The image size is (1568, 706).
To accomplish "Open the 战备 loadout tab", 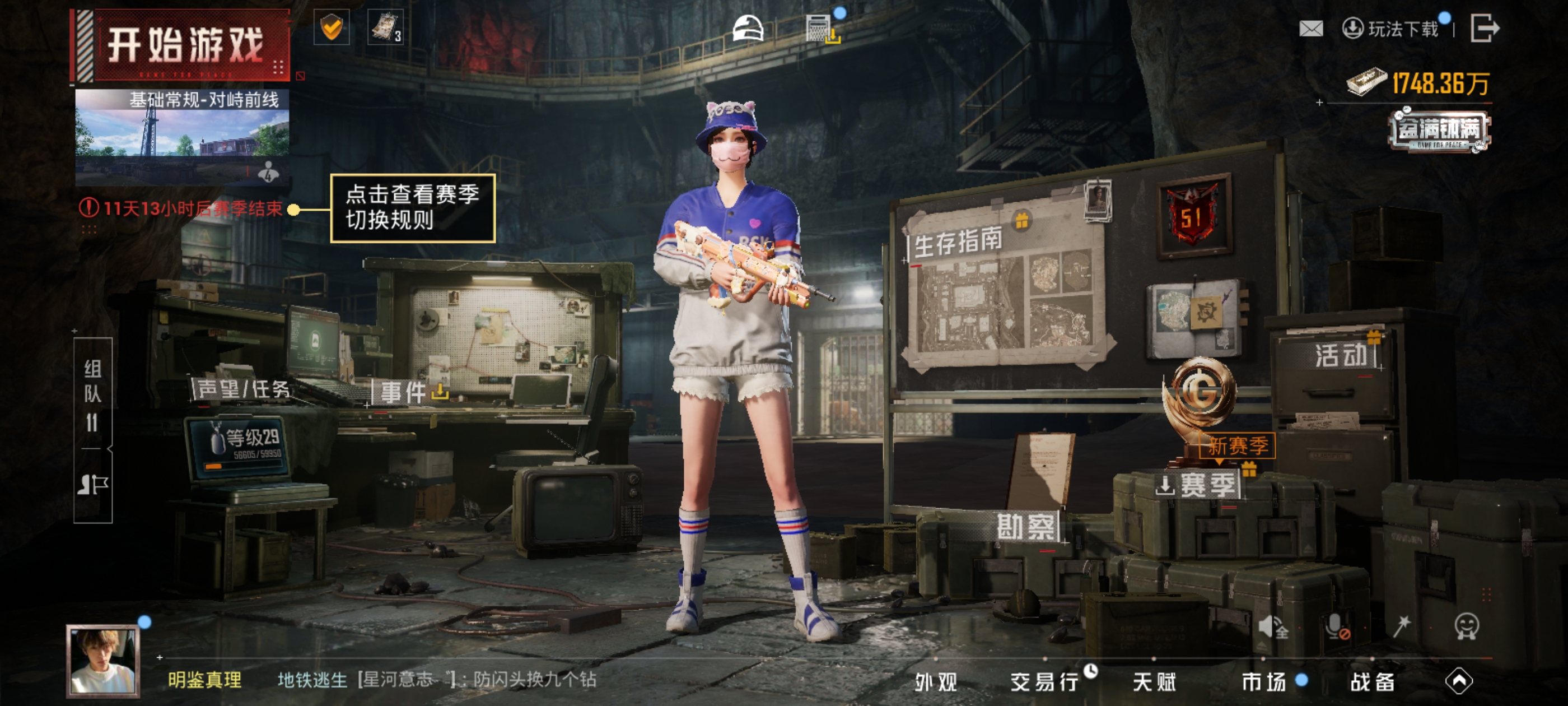I will tap(1373, 682).
